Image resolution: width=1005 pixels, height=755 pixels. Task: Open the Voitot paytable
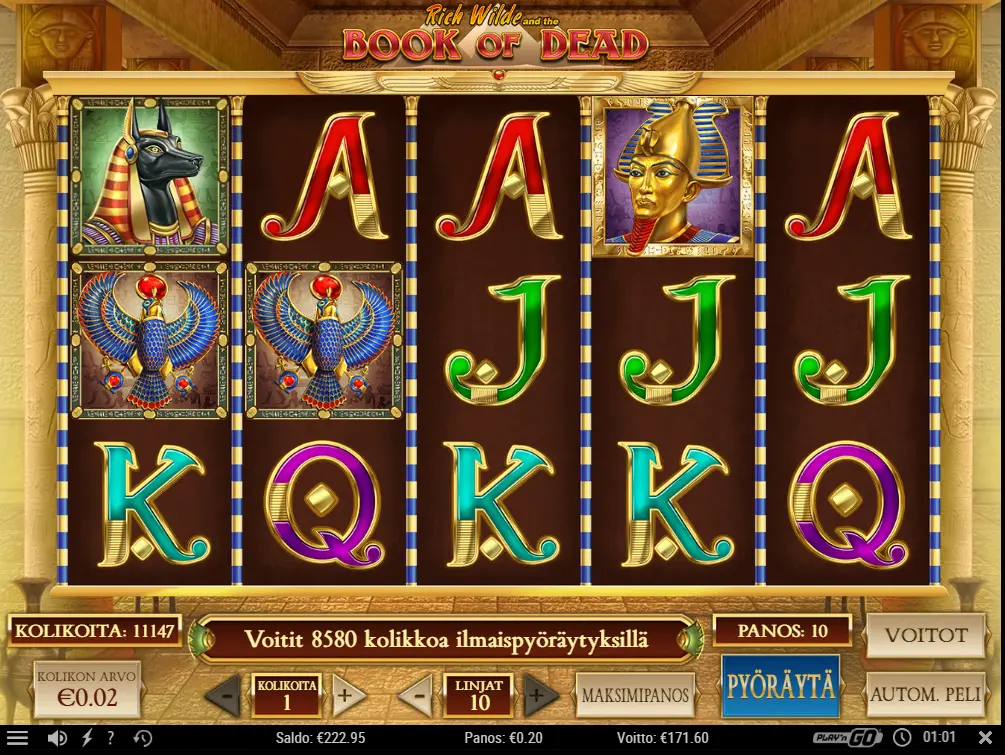pyautogui.click(x=926, y=636)
